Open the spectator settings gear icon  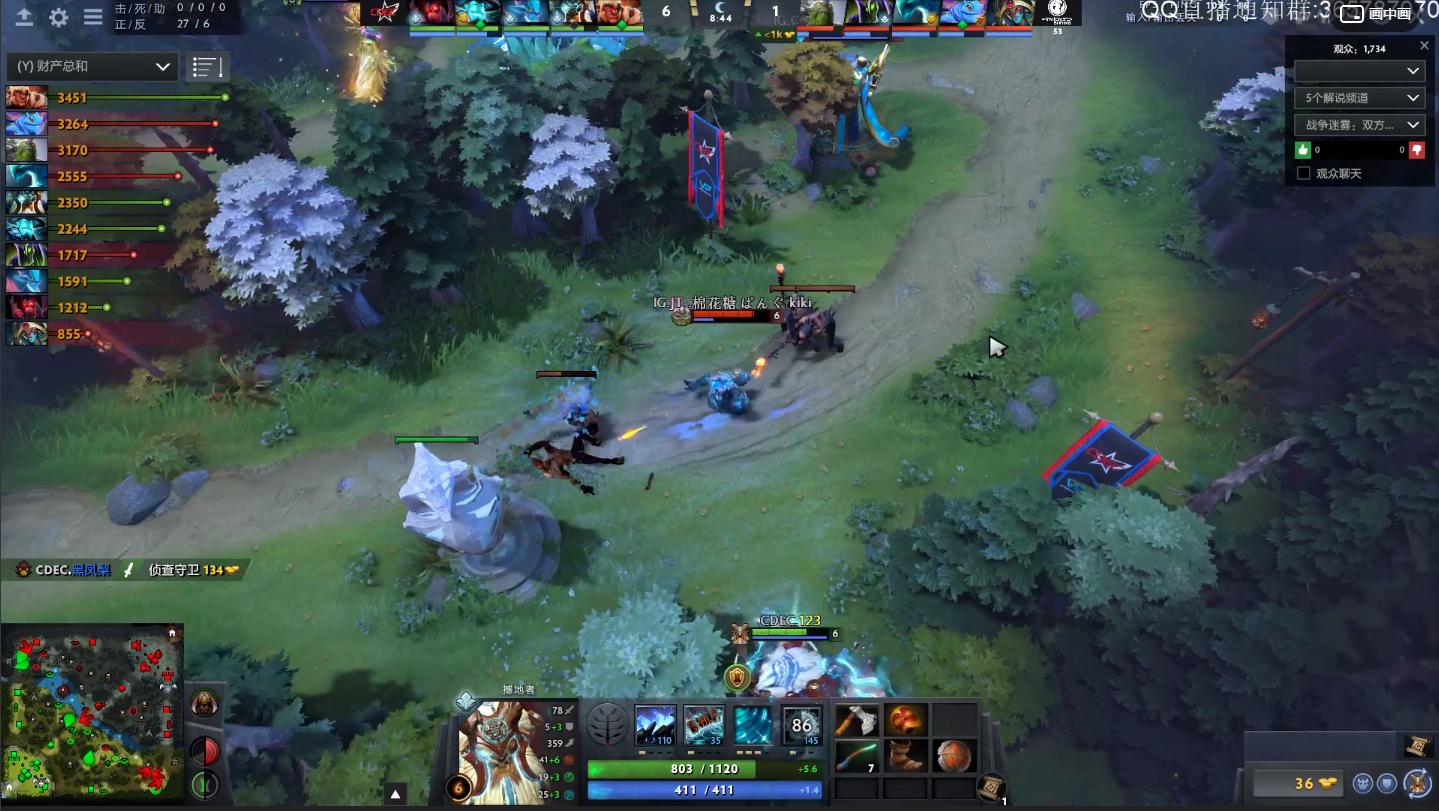coord(57,17)
